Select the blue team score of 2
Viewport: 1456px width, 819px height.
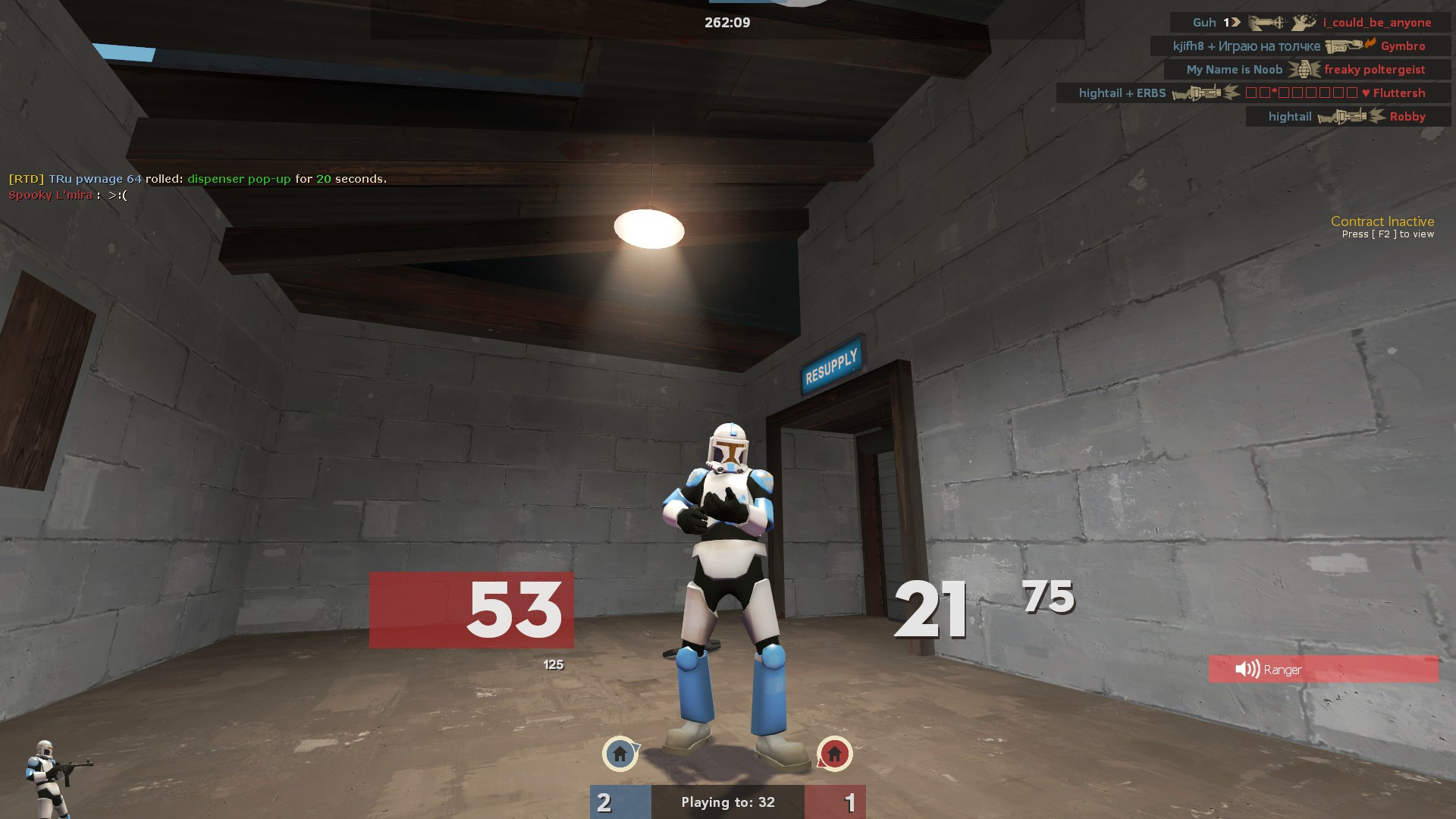[604, 802]
